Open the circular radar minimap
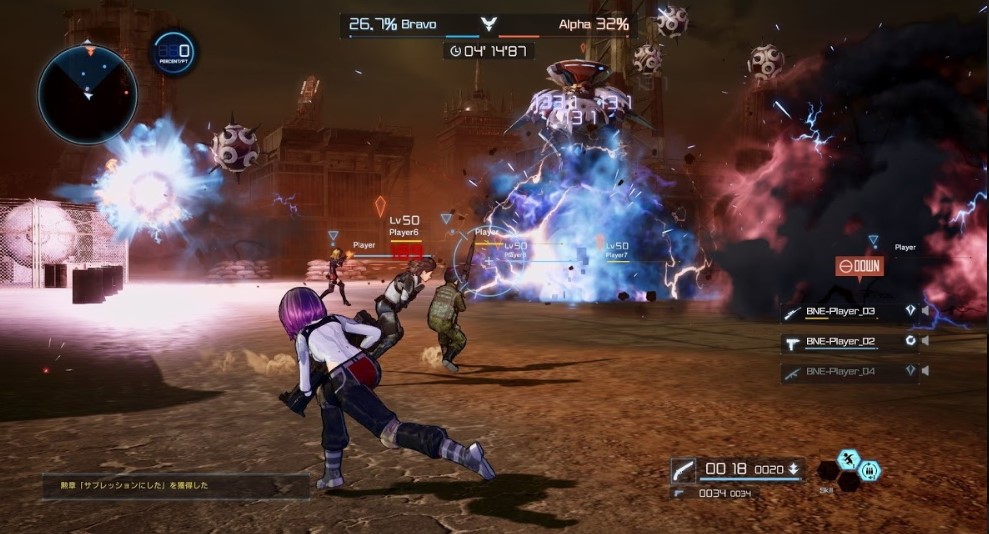The image size is (989, 534). click(88, 95)
